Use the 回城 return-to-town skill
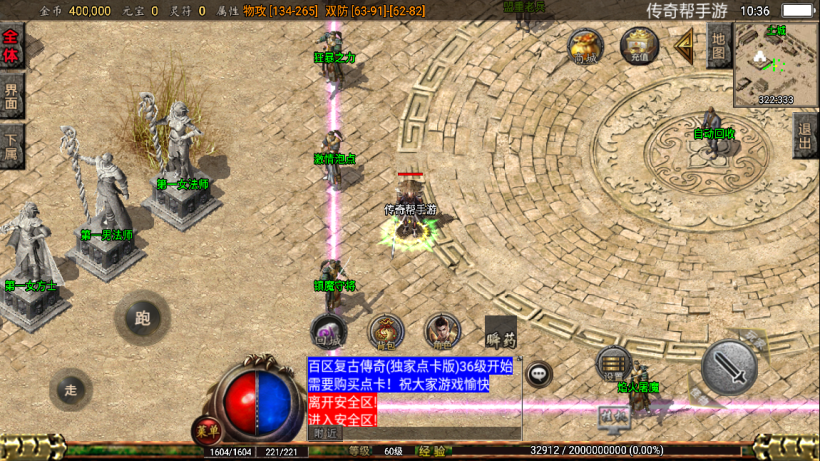Image resolution: width=820 pixels, height=461 pixels. (330, 331)
